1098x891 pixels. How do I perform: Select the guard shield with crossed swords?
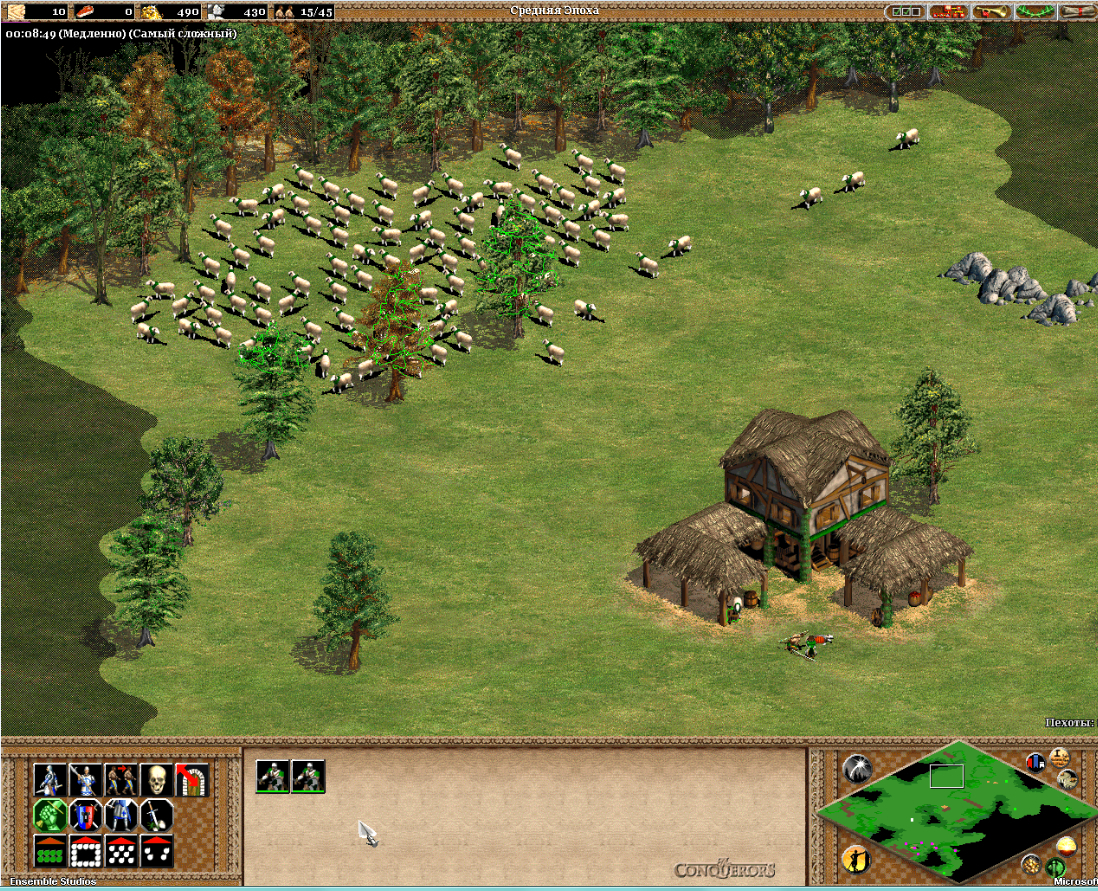pyautogui.click(x=86, y=815)
